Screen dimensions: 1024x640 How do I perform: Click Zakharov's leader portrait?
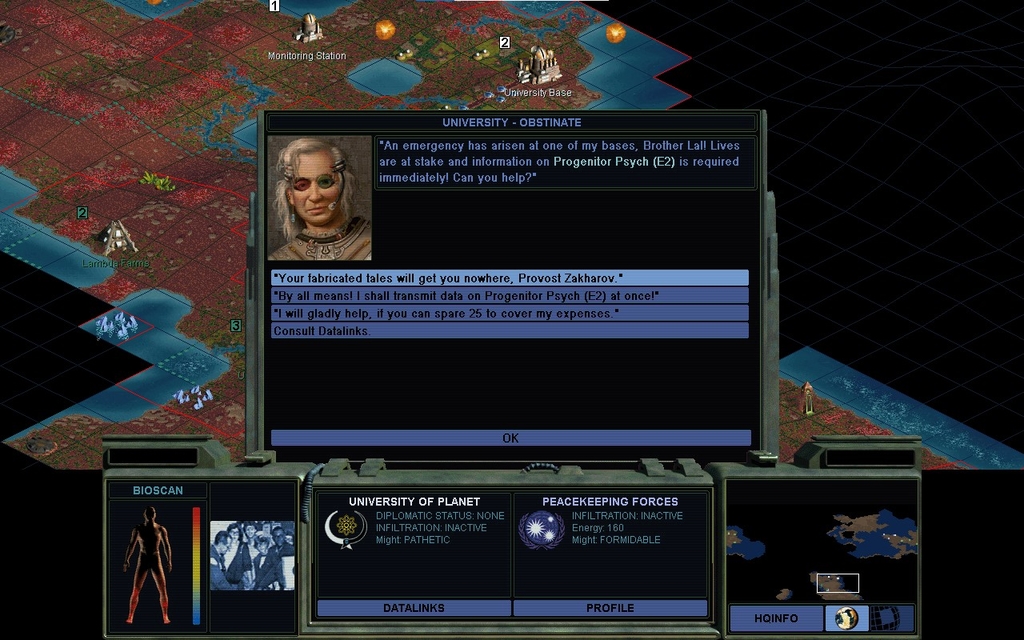tap(320, 198)
